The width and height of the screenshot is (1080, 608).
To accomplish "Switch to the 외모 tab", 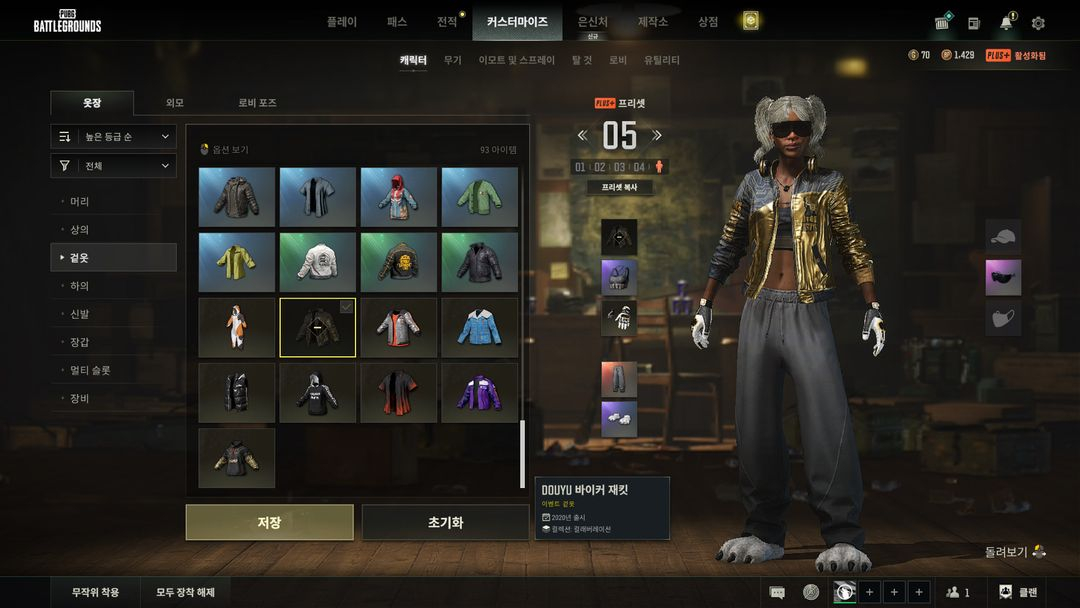I will click(x=174, y=103).
